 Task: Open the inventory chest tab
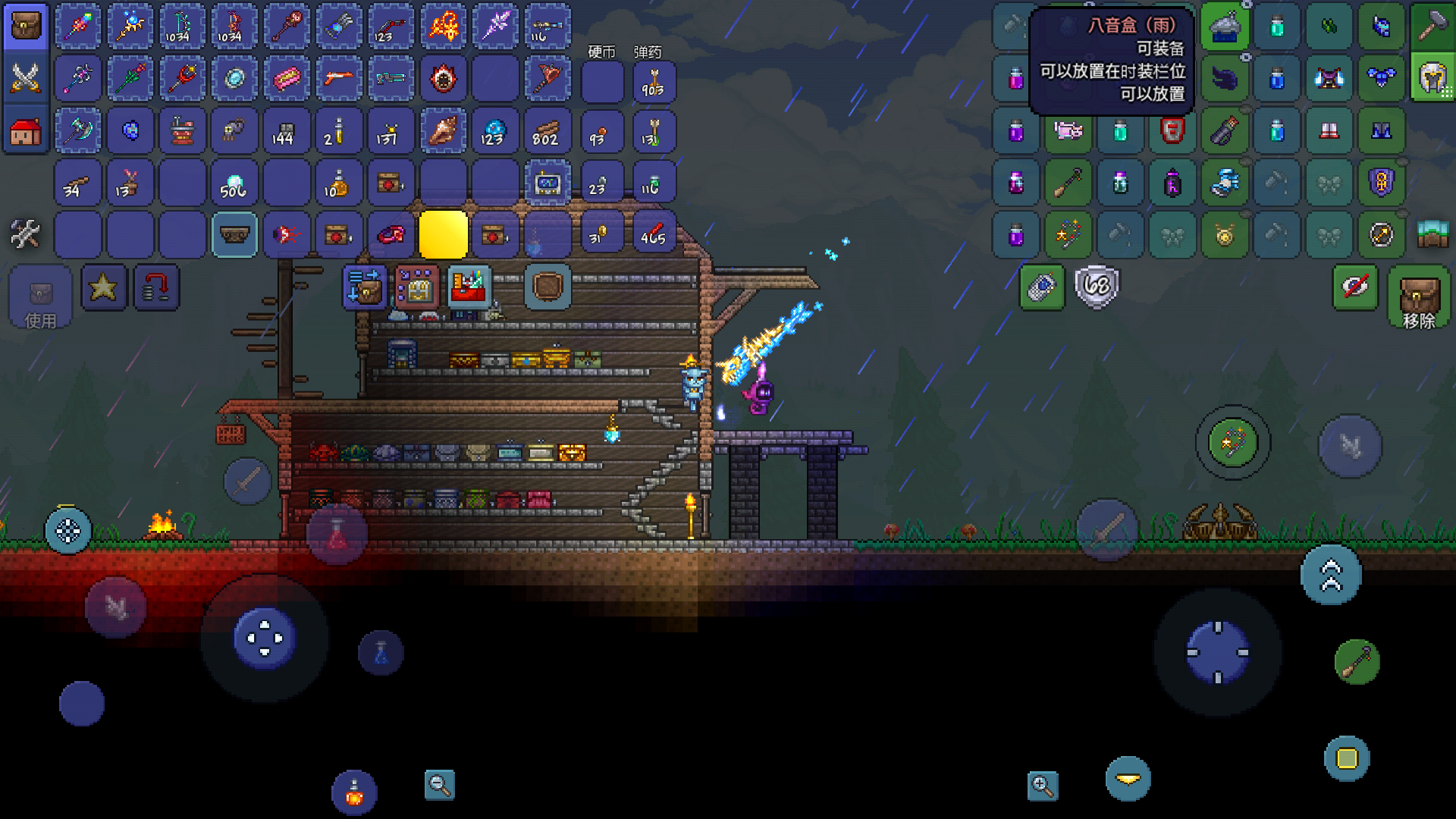[26, 27]
